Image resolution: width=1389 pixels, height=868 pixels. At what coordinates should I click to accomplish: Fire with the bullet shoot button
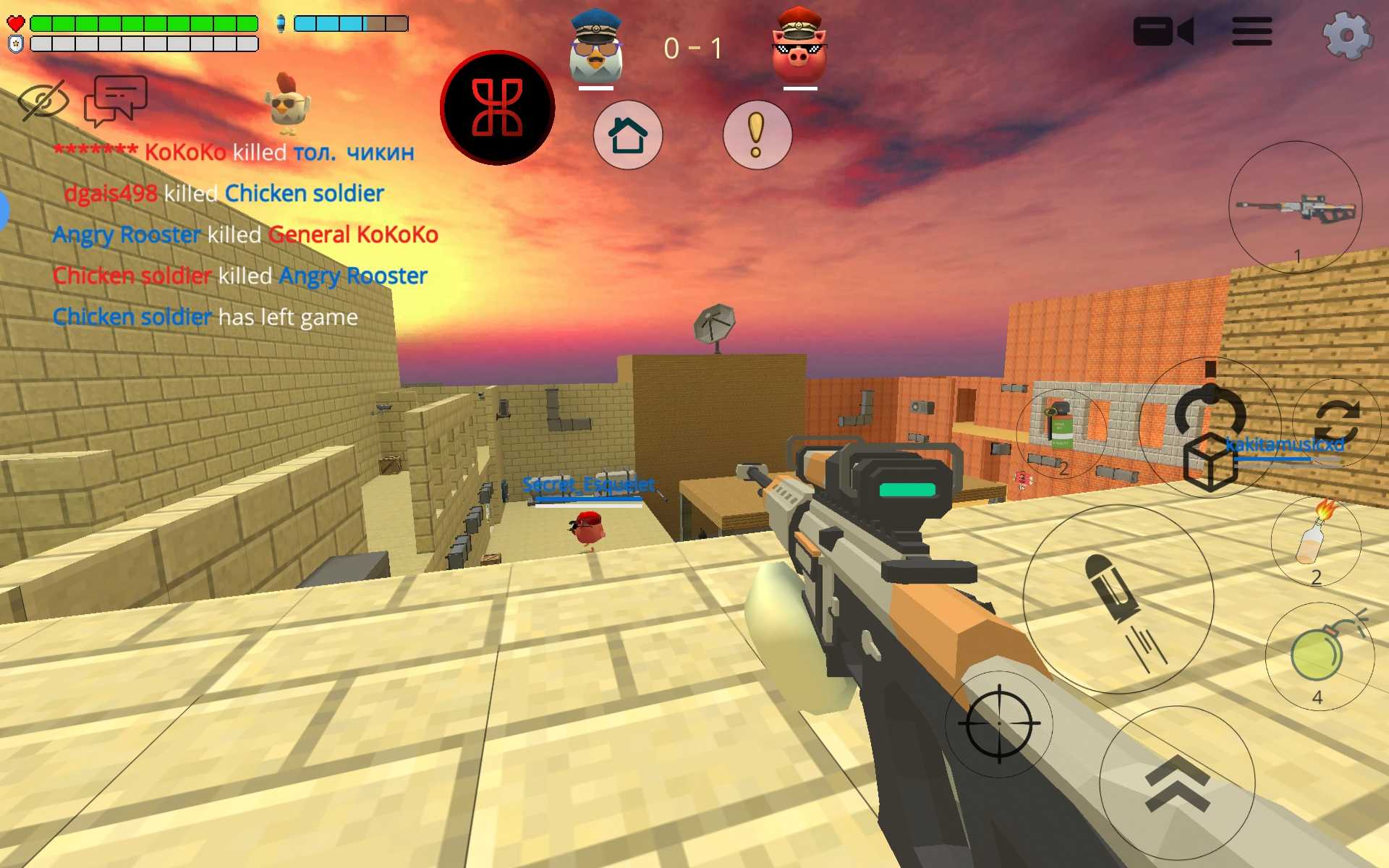click(x=1118, y=599)
